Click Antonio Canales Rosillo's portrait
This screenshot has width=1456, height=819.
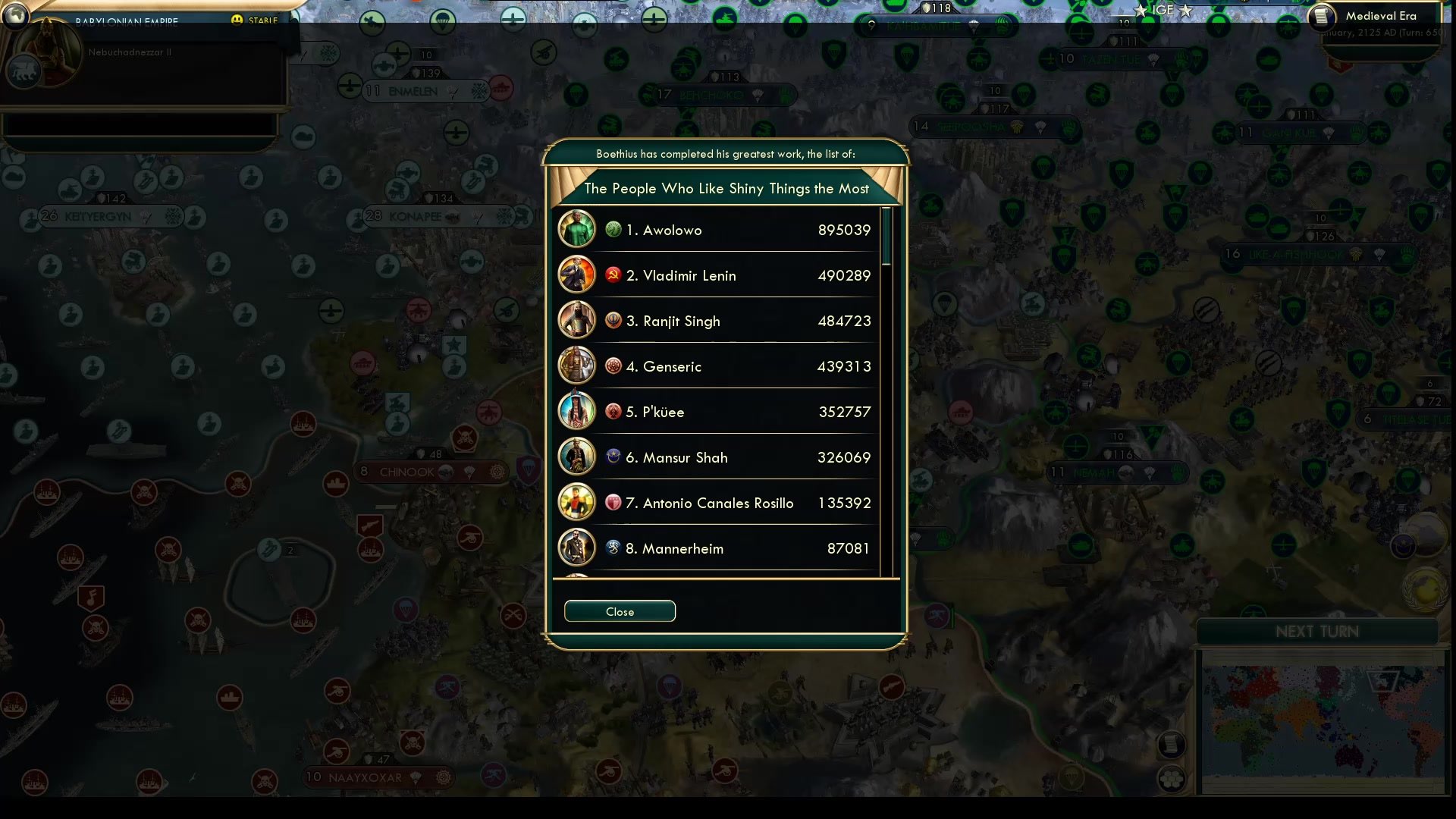576,502
